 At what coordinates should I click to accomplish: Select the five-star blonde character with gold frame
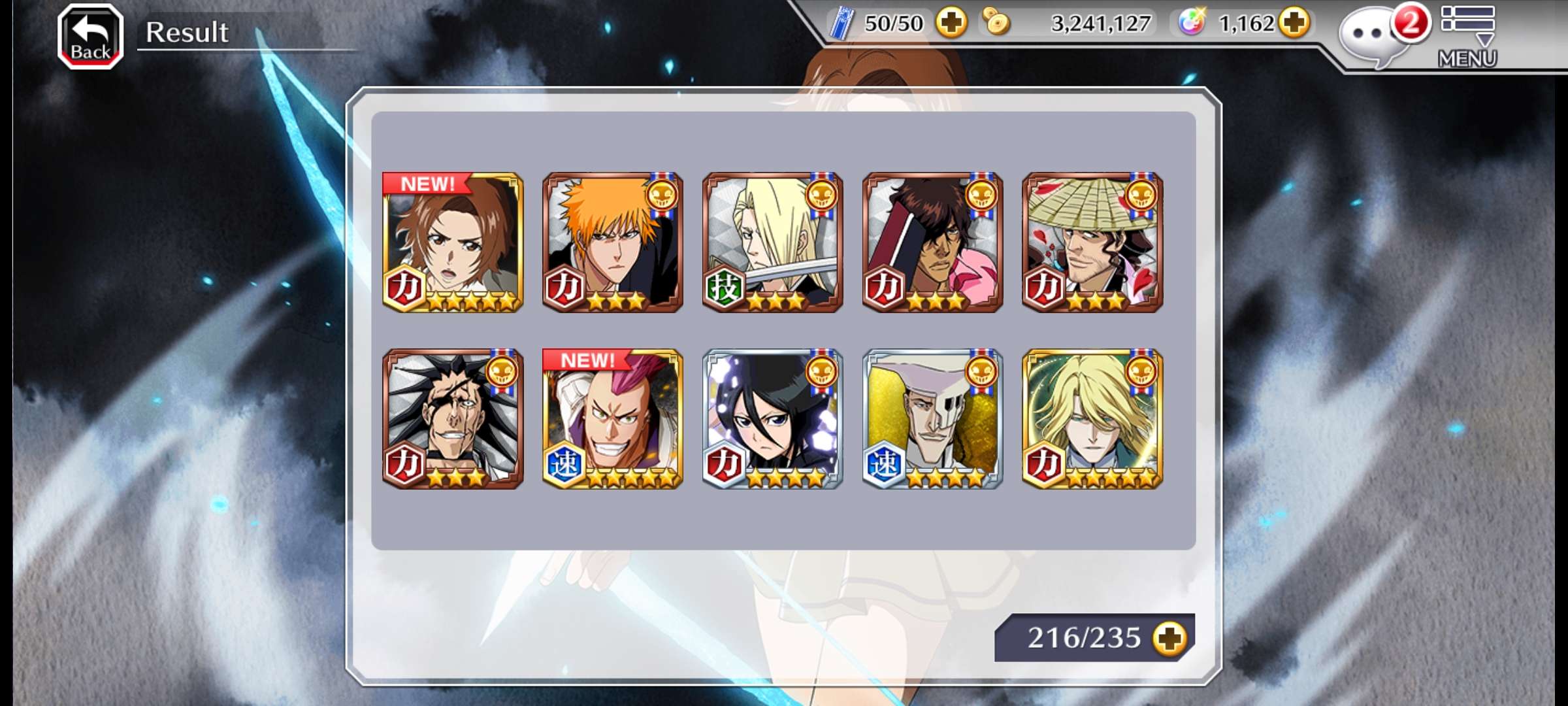[x=1092, y=419]
